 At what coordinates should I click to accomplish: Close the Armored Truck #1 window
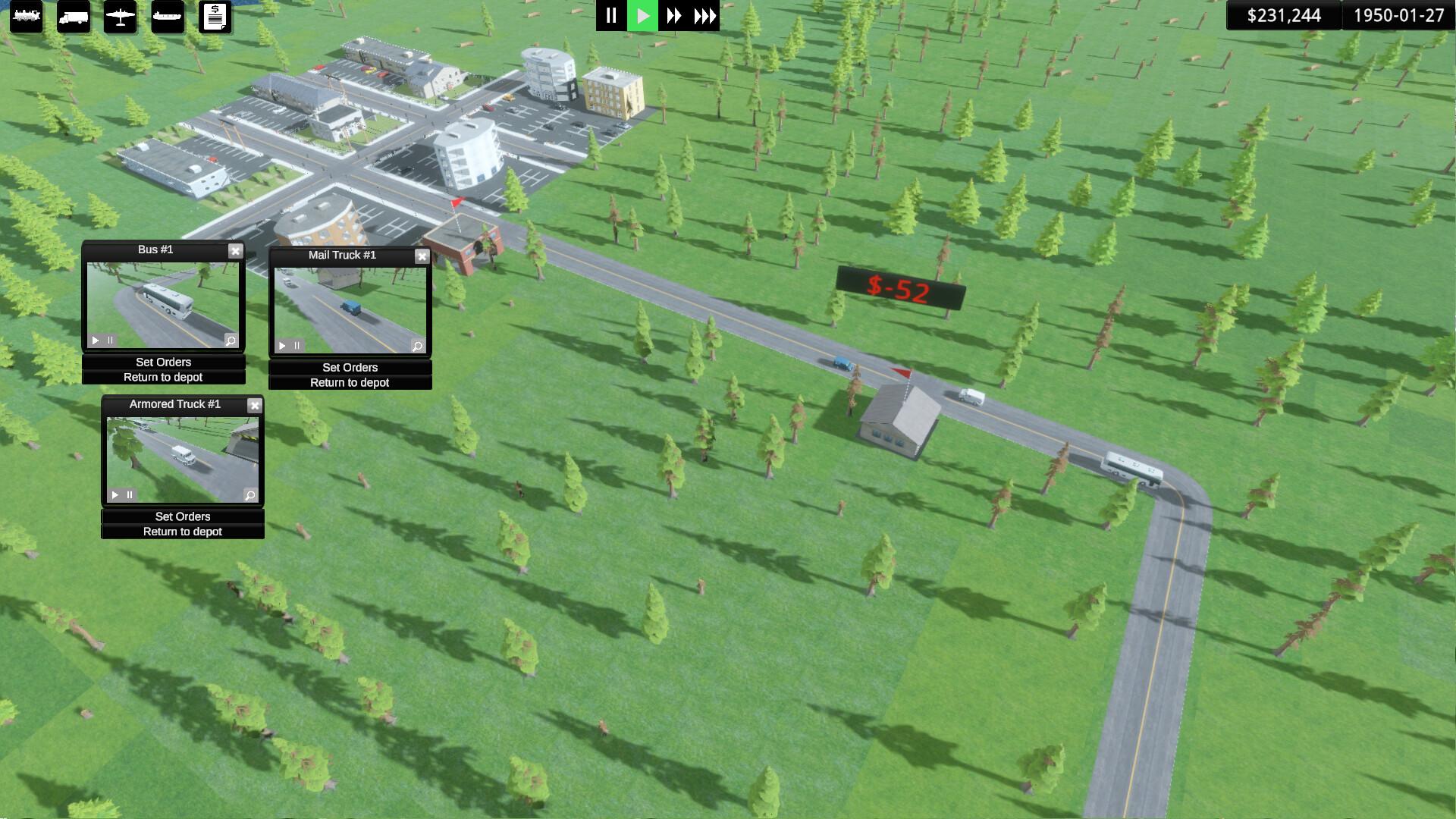click(x=255, y=406)
